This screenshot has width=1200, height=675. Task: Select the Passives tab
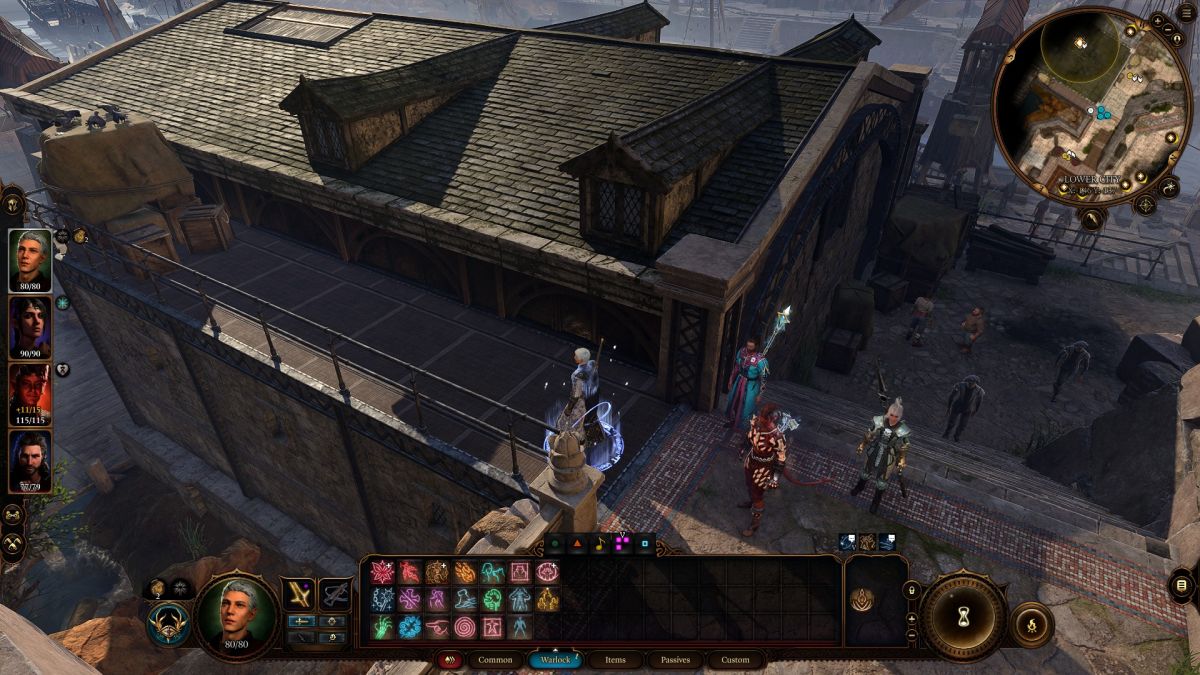[x=675, y=660]
